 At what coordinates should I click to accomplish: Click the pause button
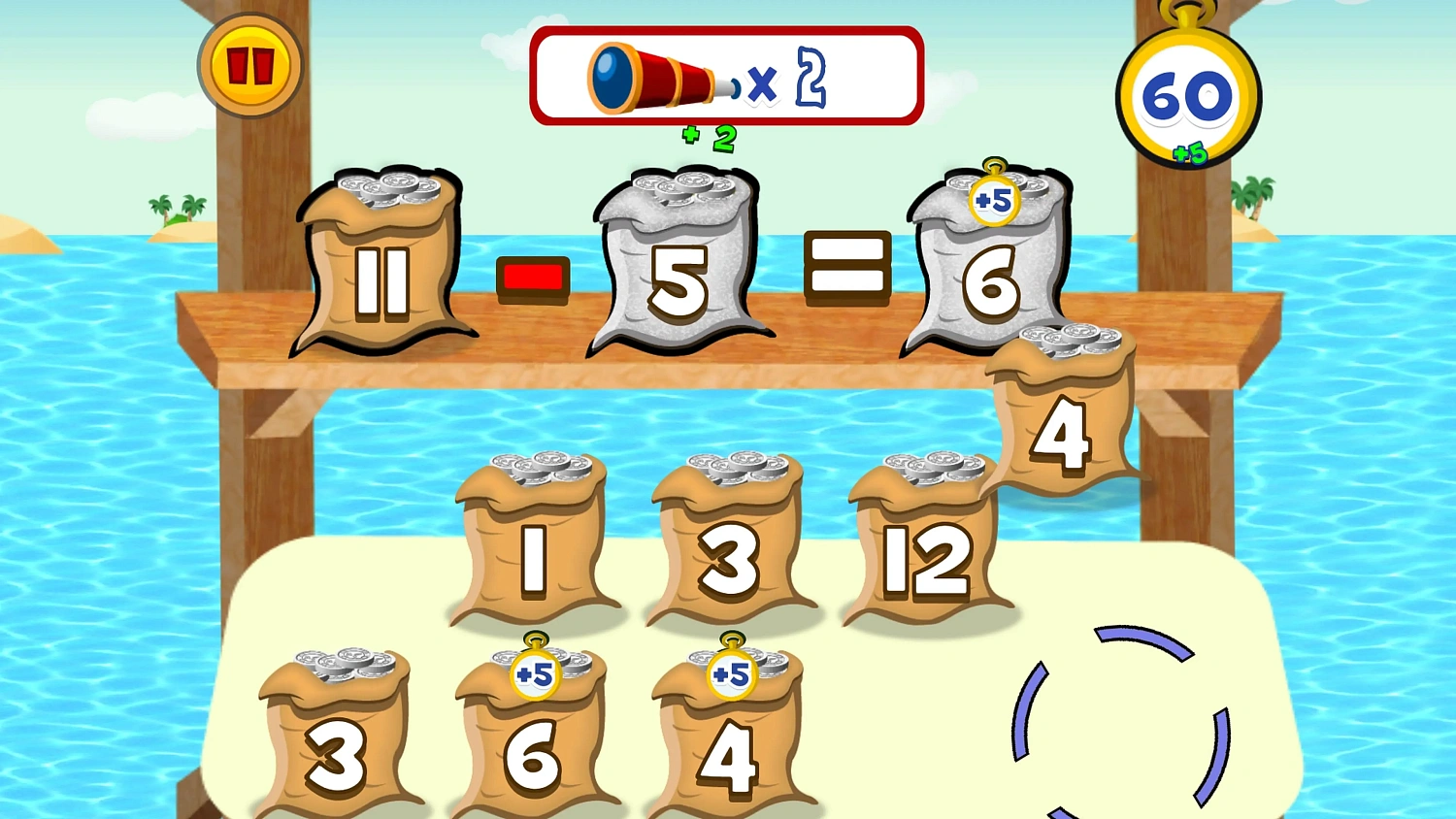(x=250, y=65)
